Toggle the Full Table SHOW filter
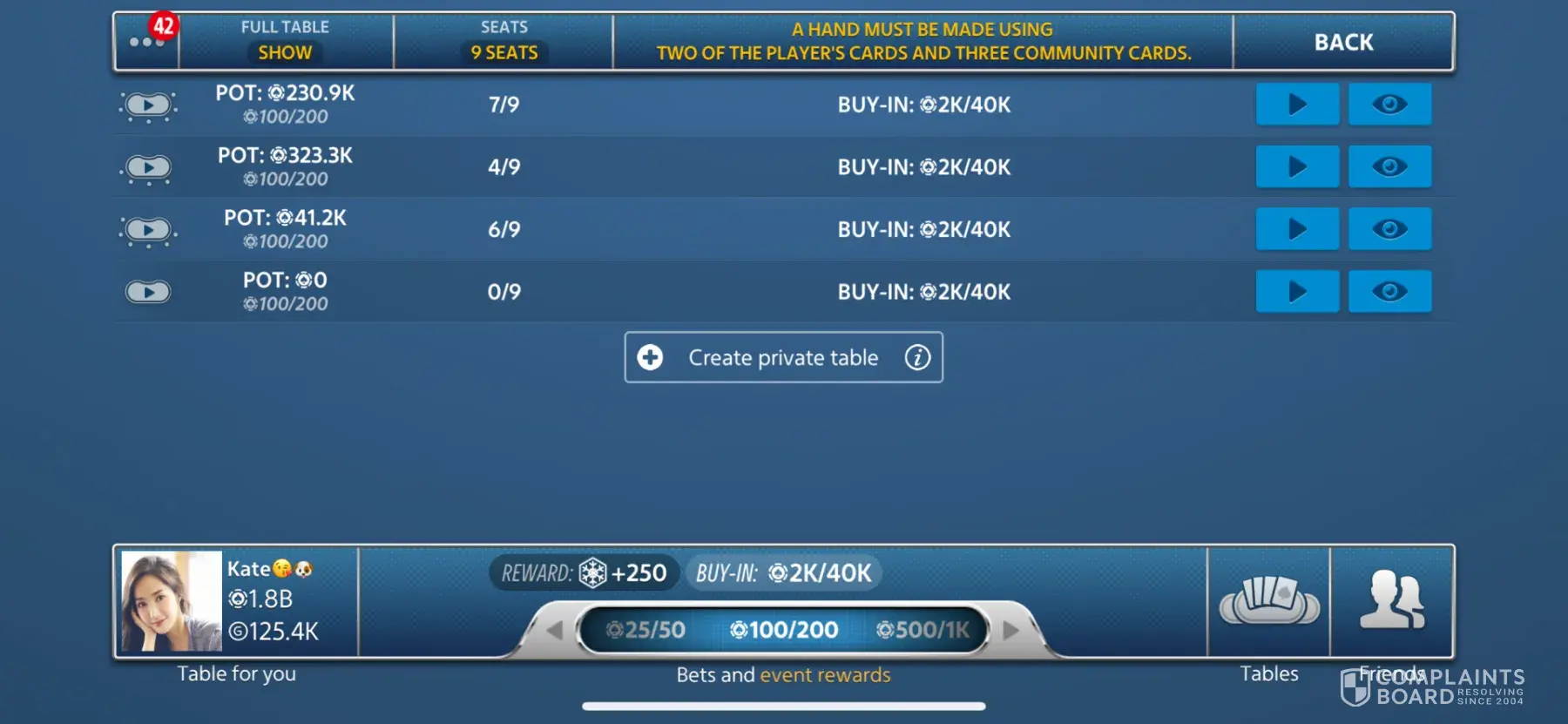 click(x=285, y=52)
